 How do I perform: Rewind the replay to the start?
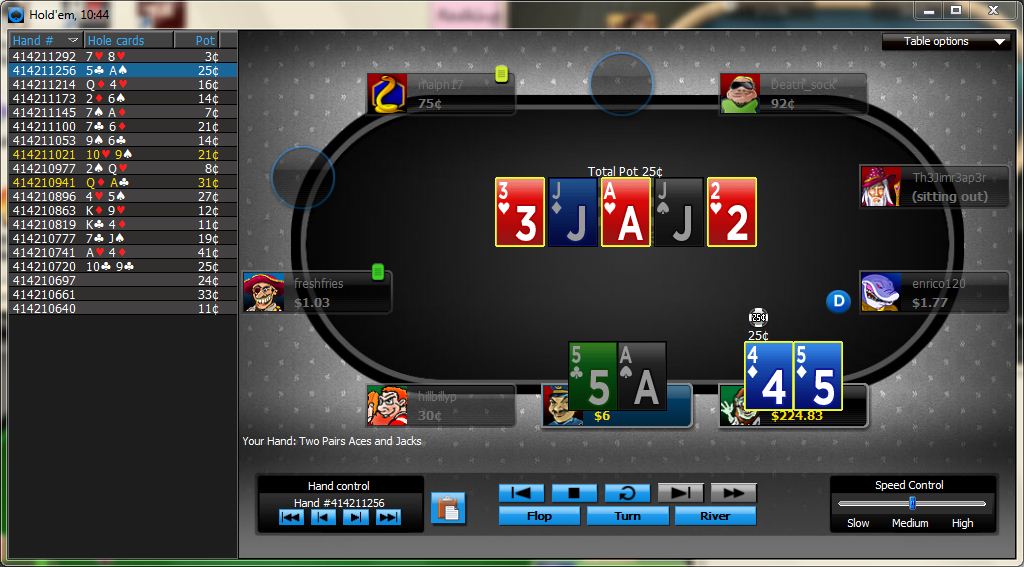521,493
